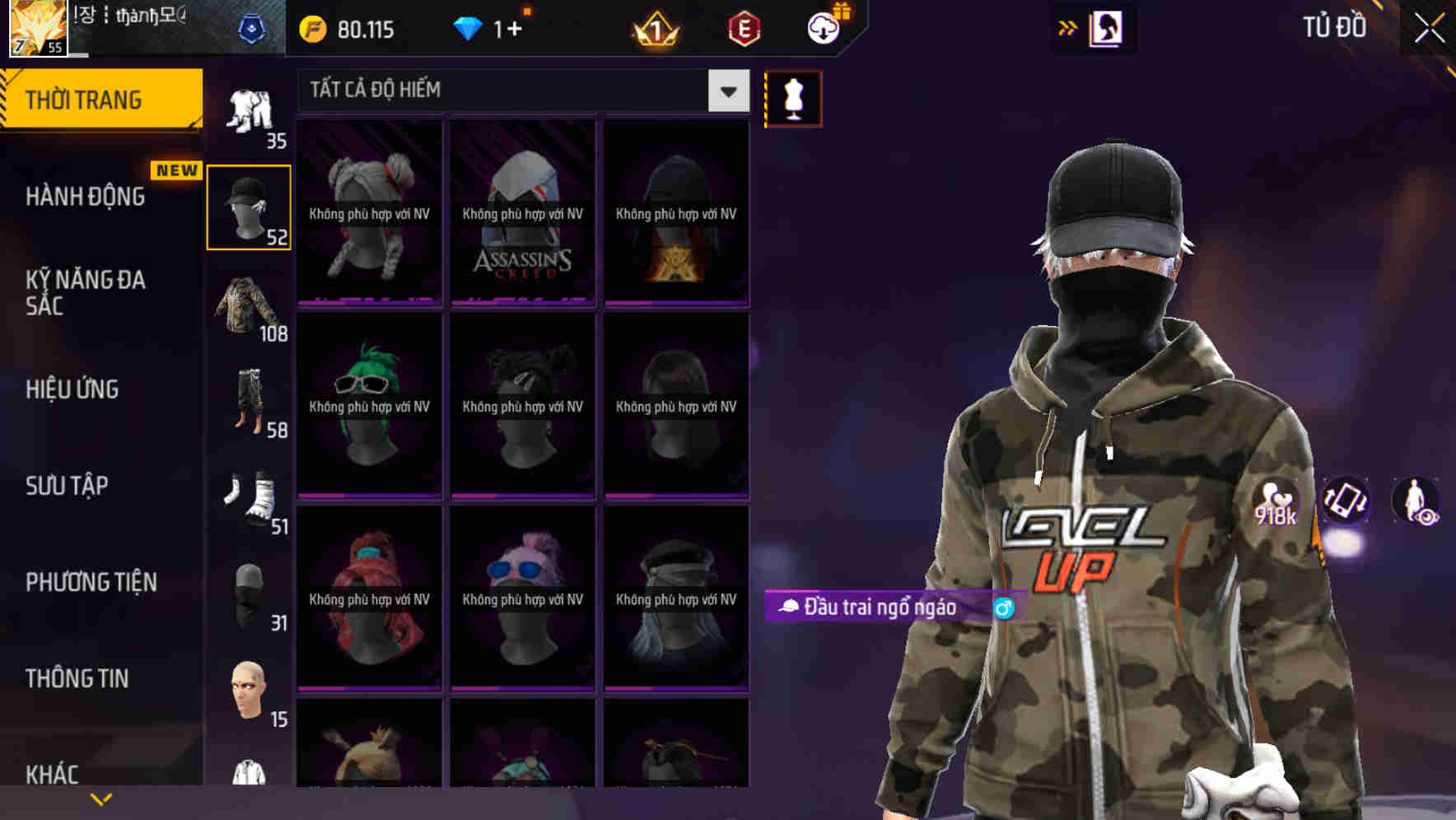1456x820 pixels.
Task: Select the Assassin's Creed hood thumbnail
Action: [522, 214]
